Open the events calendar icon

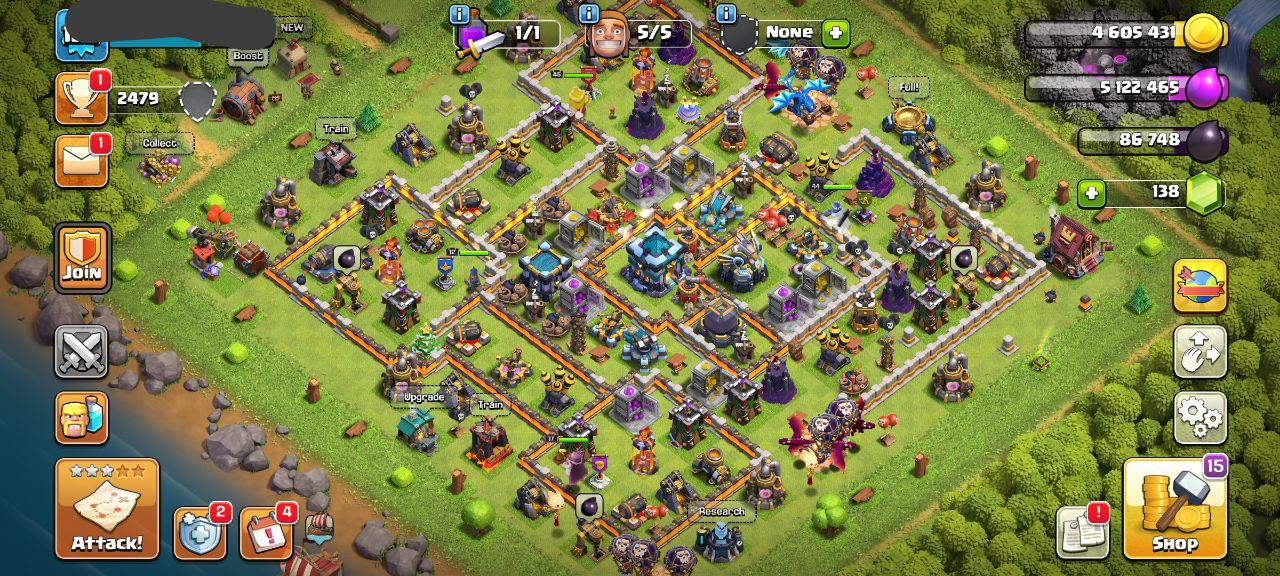tap(265, 534)
